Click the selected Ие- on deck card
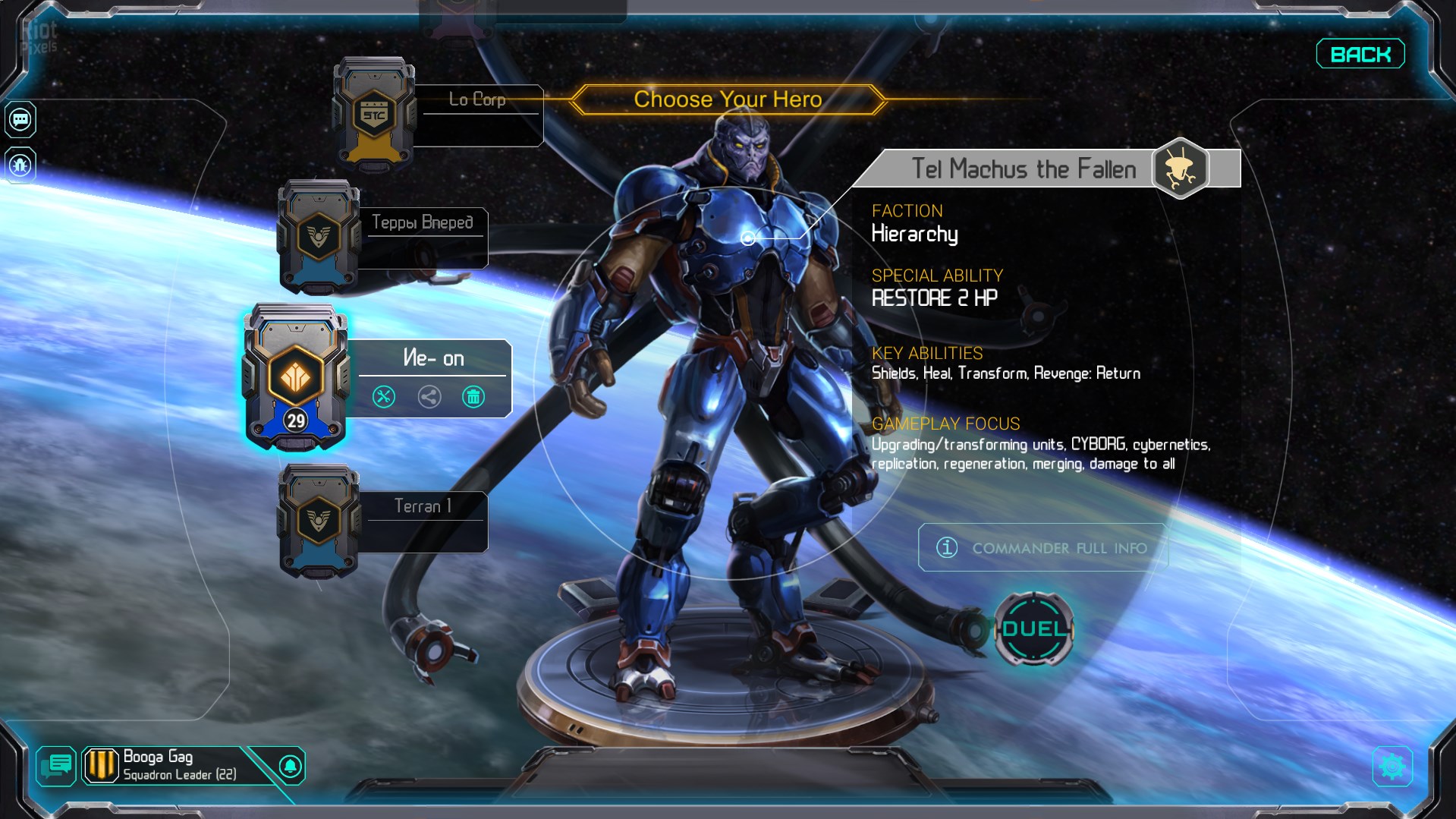This screenshot has width=1456, height=819. point(295,376)
